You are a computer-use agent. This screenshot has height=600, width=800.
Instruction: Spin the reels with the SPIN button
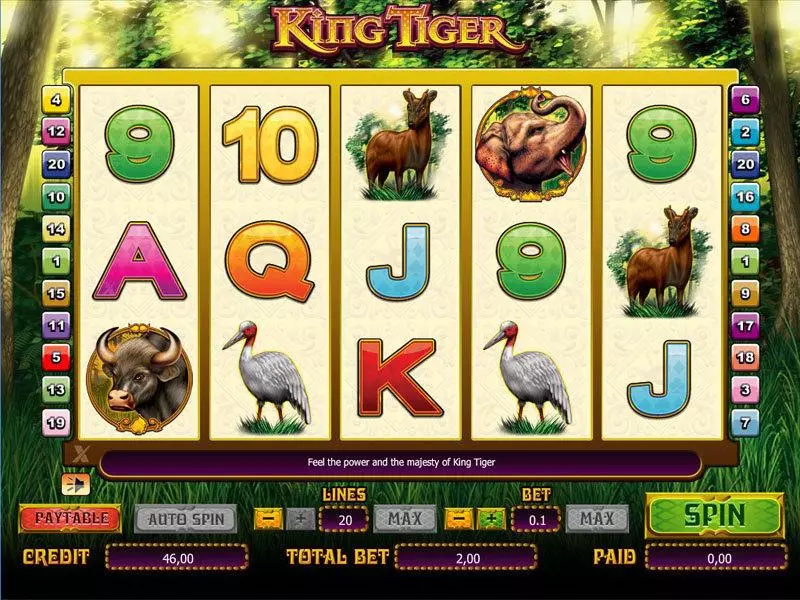pos(713,516)
